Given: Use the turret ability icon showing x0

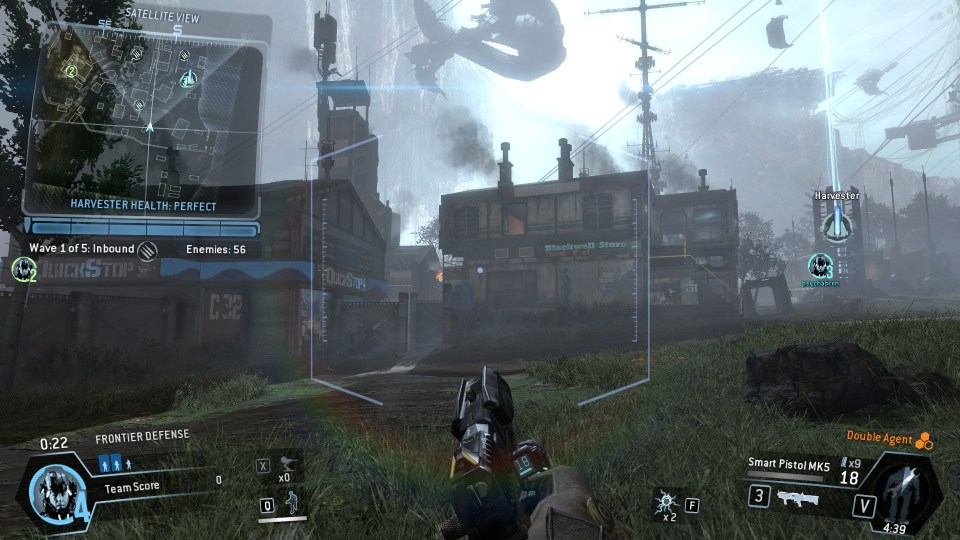Looking at the screenshot, I should [x=290, y=465].
